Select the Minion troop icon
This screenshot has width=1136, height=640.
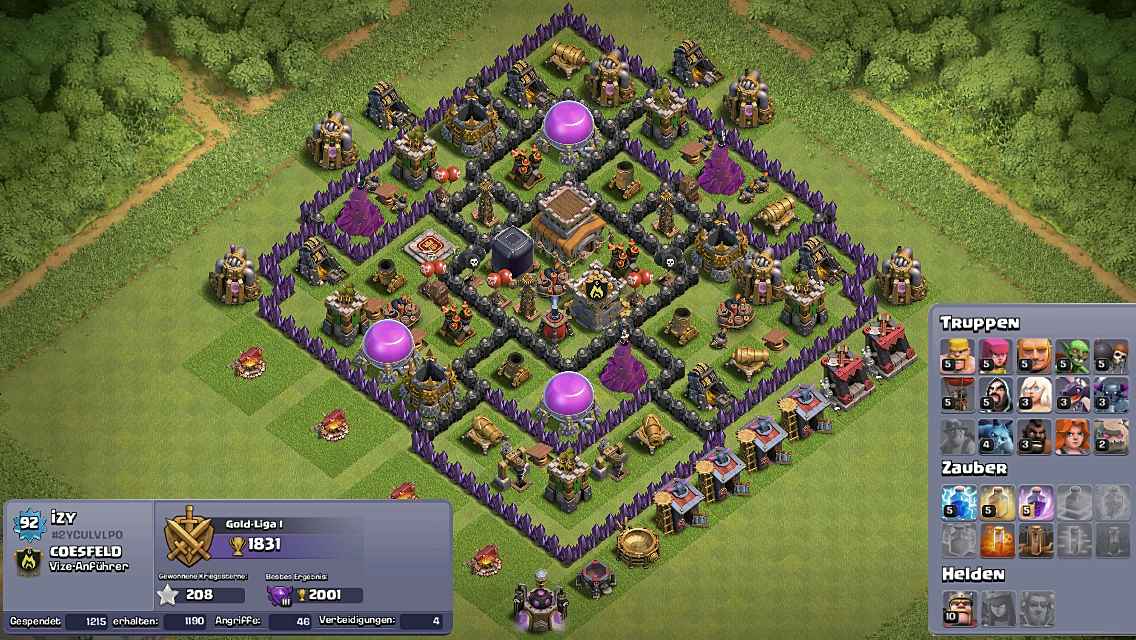pos(996,436)
